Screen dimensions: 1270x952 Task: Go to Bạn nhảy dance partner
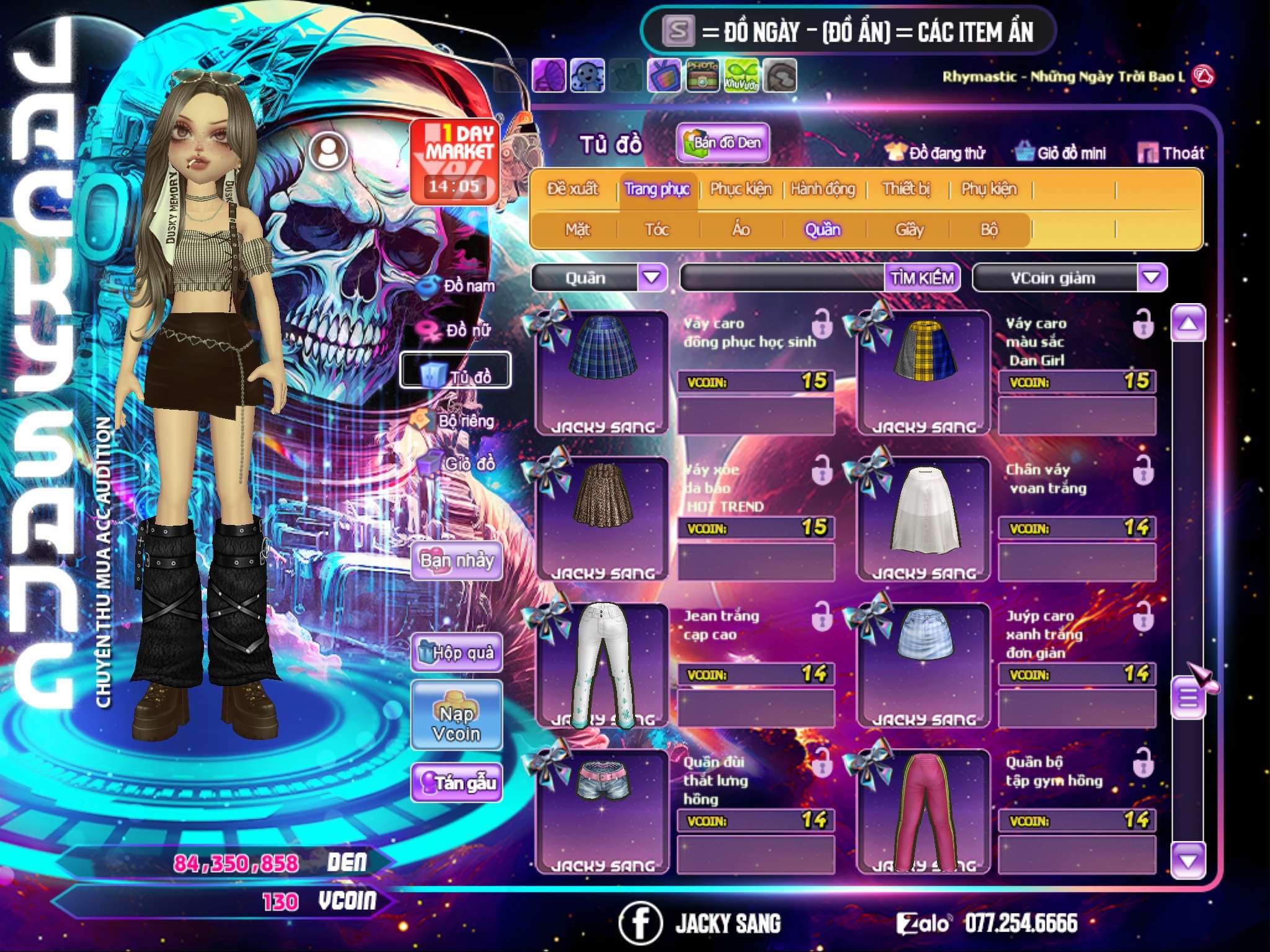(x=456, y=561)
